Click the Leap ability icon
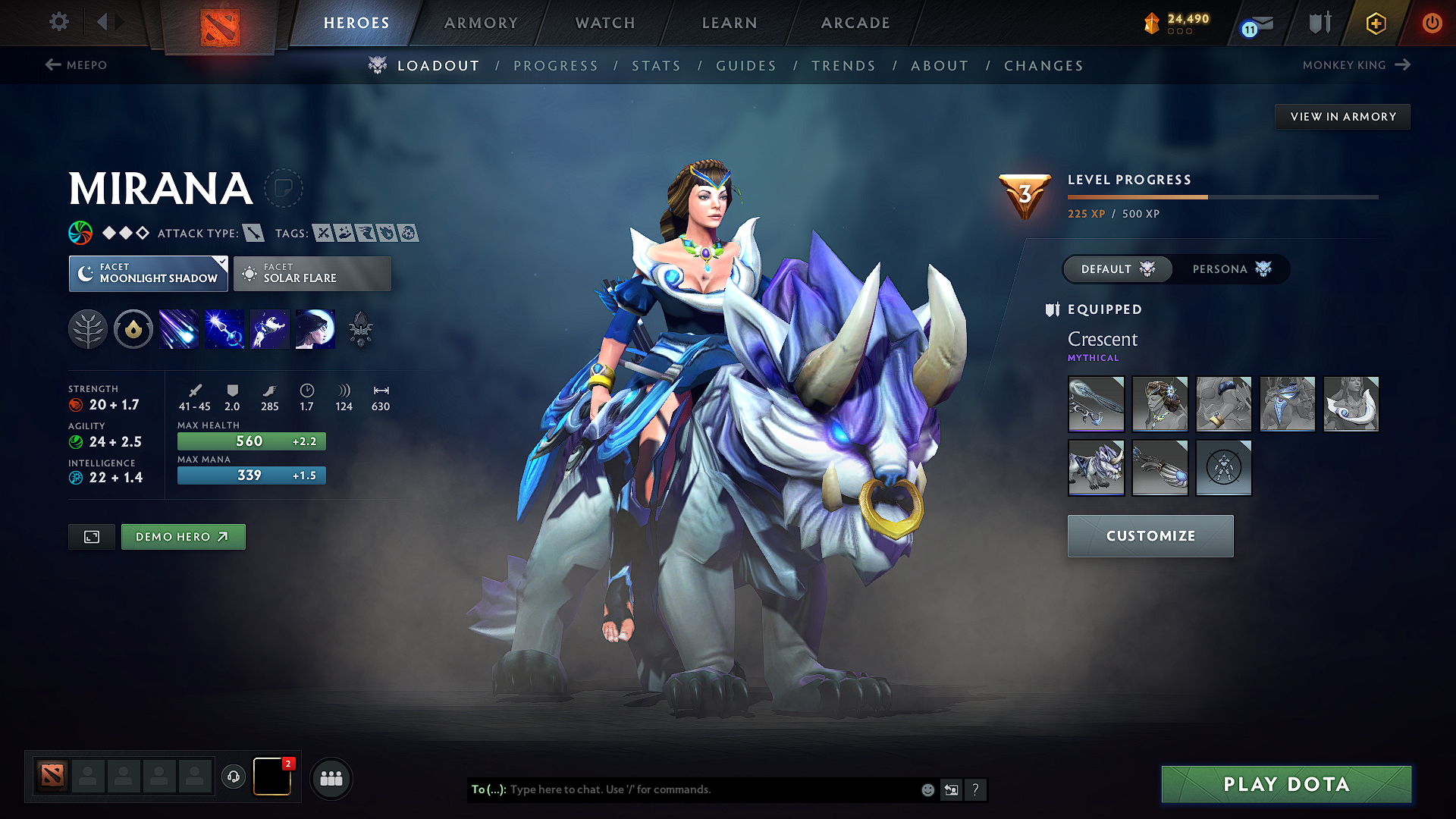The image size is (1456, 819). coord(270,329)
